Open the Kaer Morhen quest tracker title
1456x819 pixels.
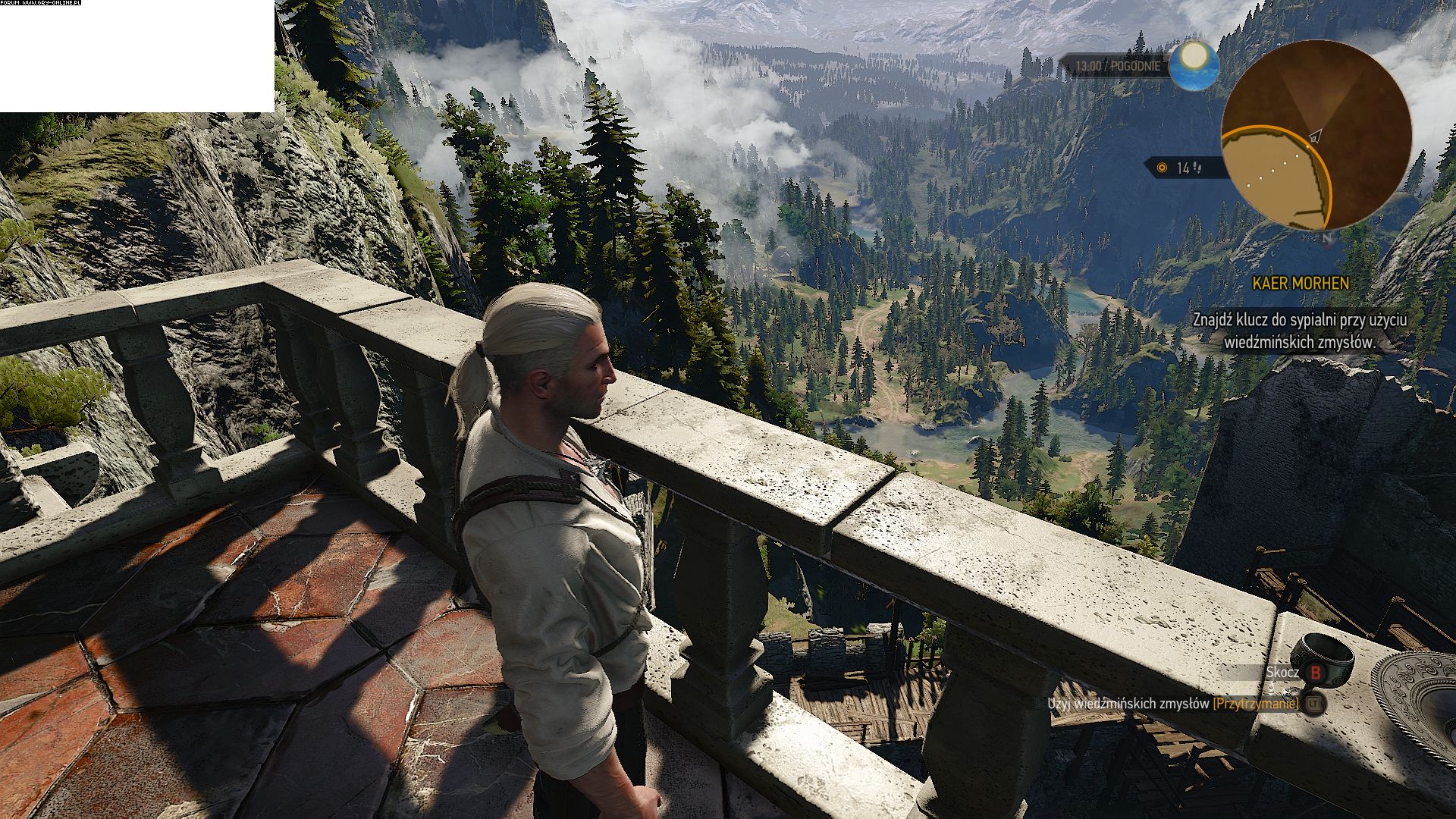[1300, 284]
